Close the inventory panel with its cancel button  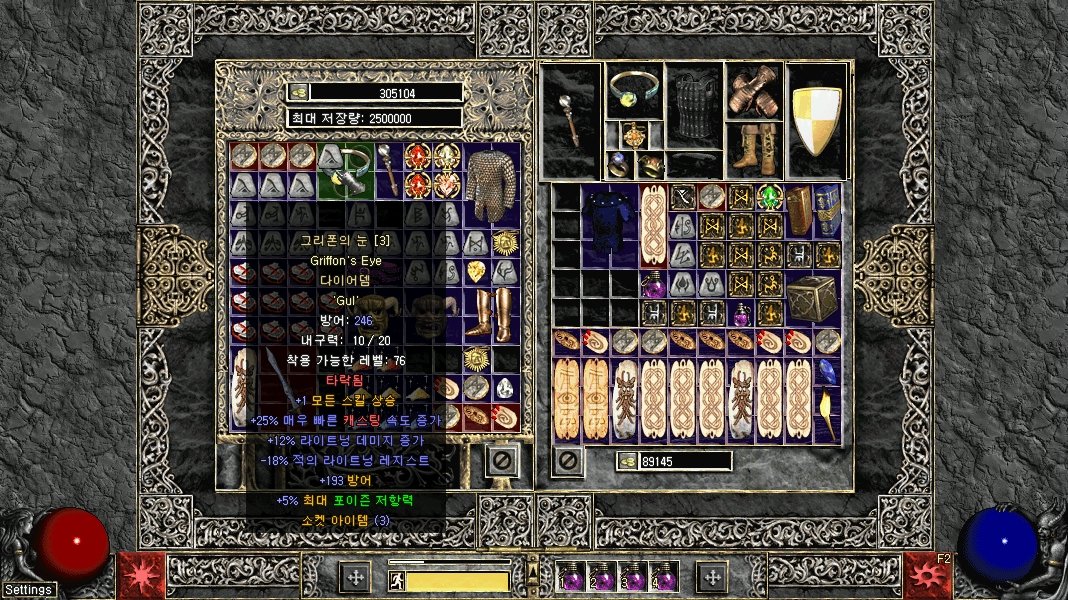pyautogui.click(x=568, y=461)
